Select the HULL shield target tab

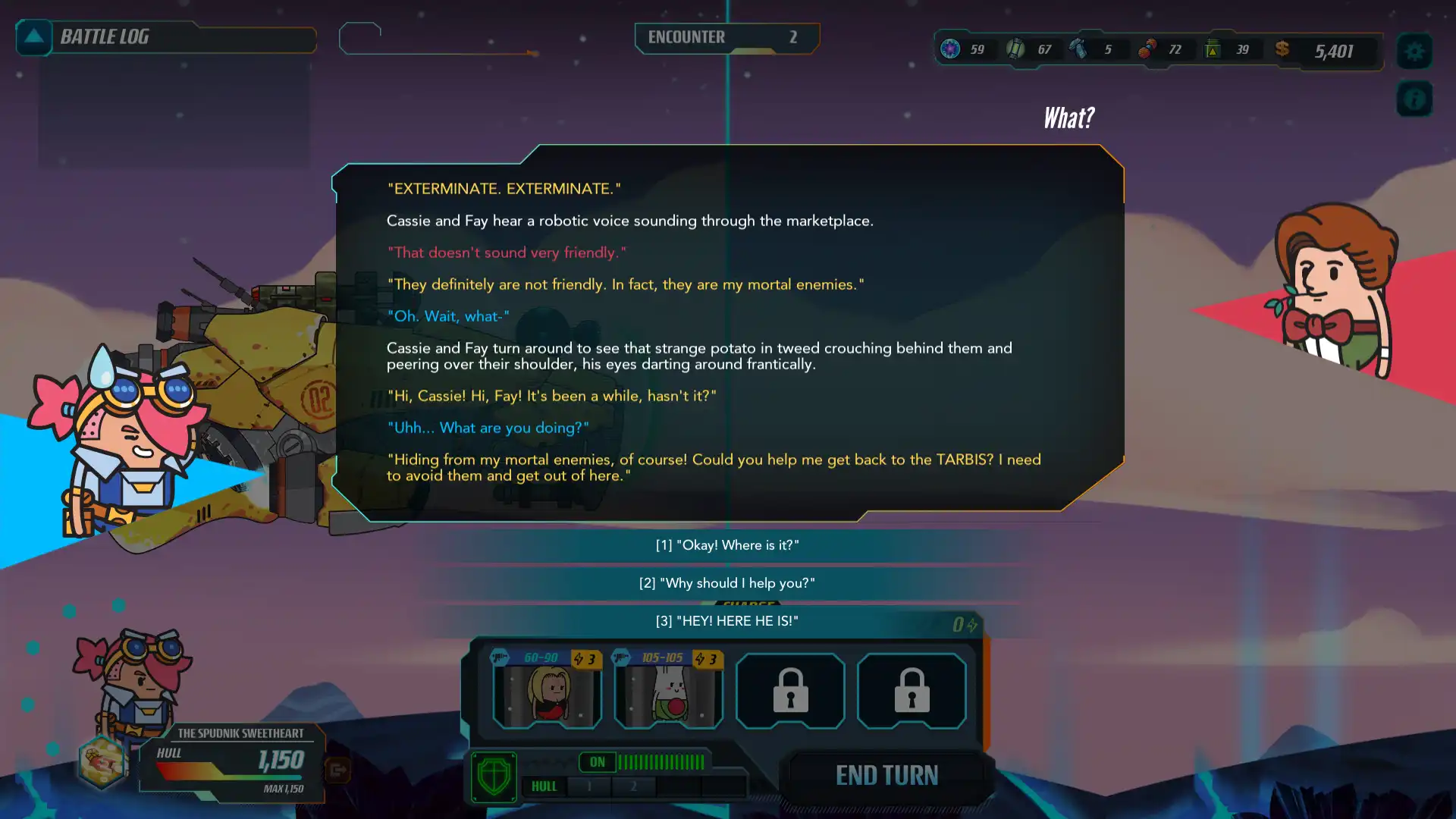[544, 786]
